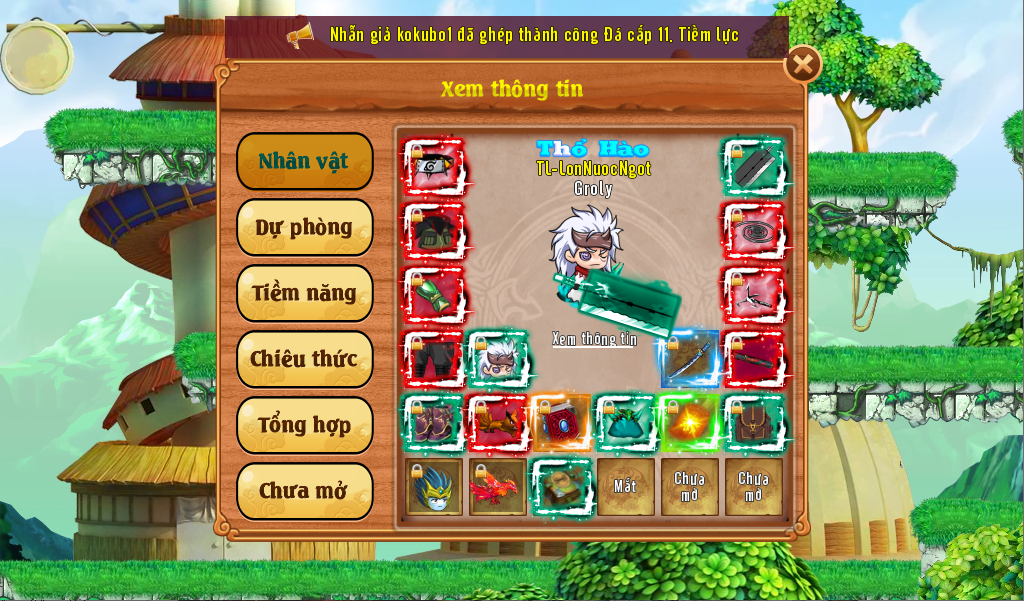Choose the orange fox pet slot

tap(498, 423)
